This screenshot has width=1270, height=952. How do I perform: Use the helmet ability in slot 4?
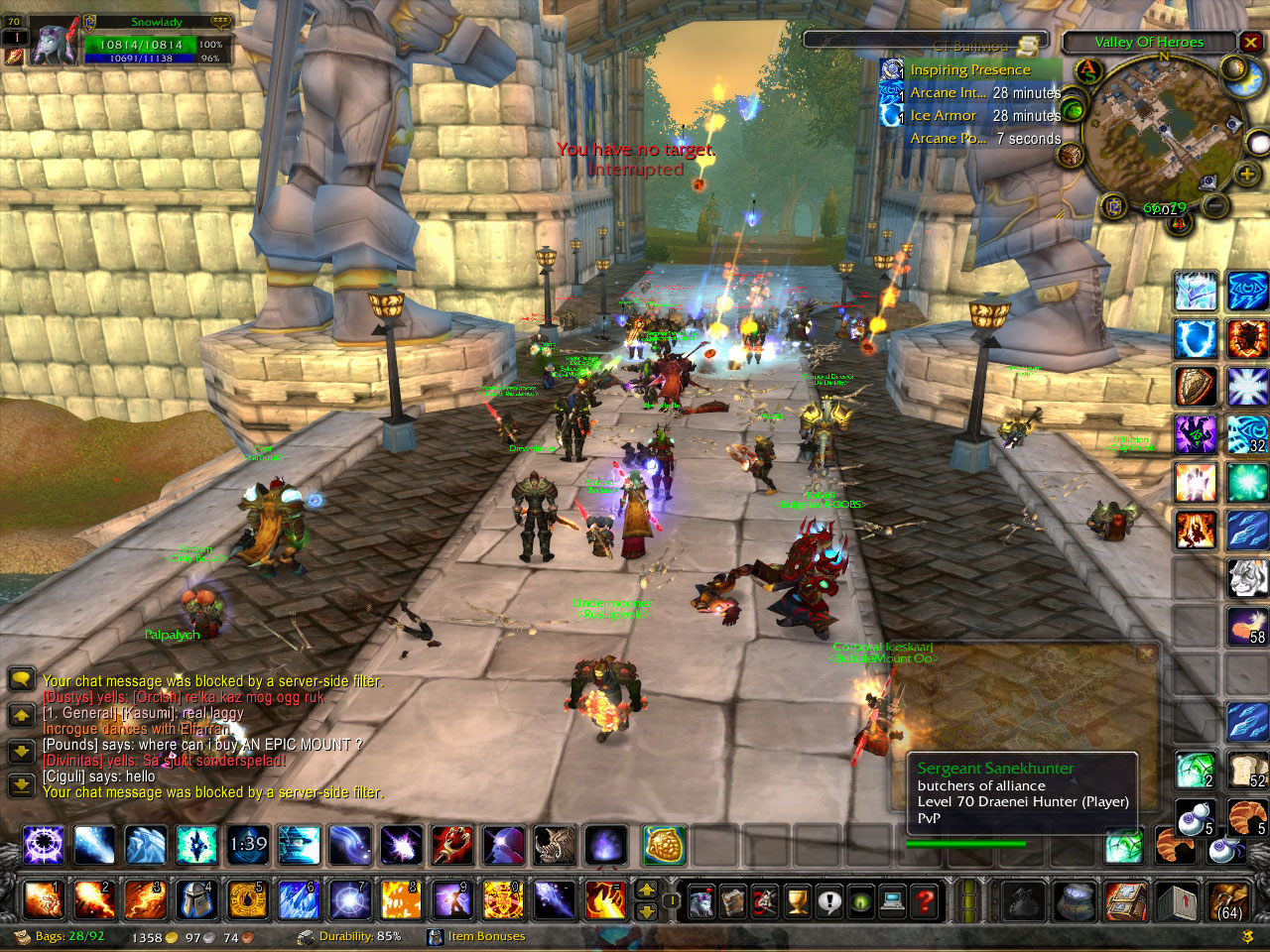[x=196, y=900]
